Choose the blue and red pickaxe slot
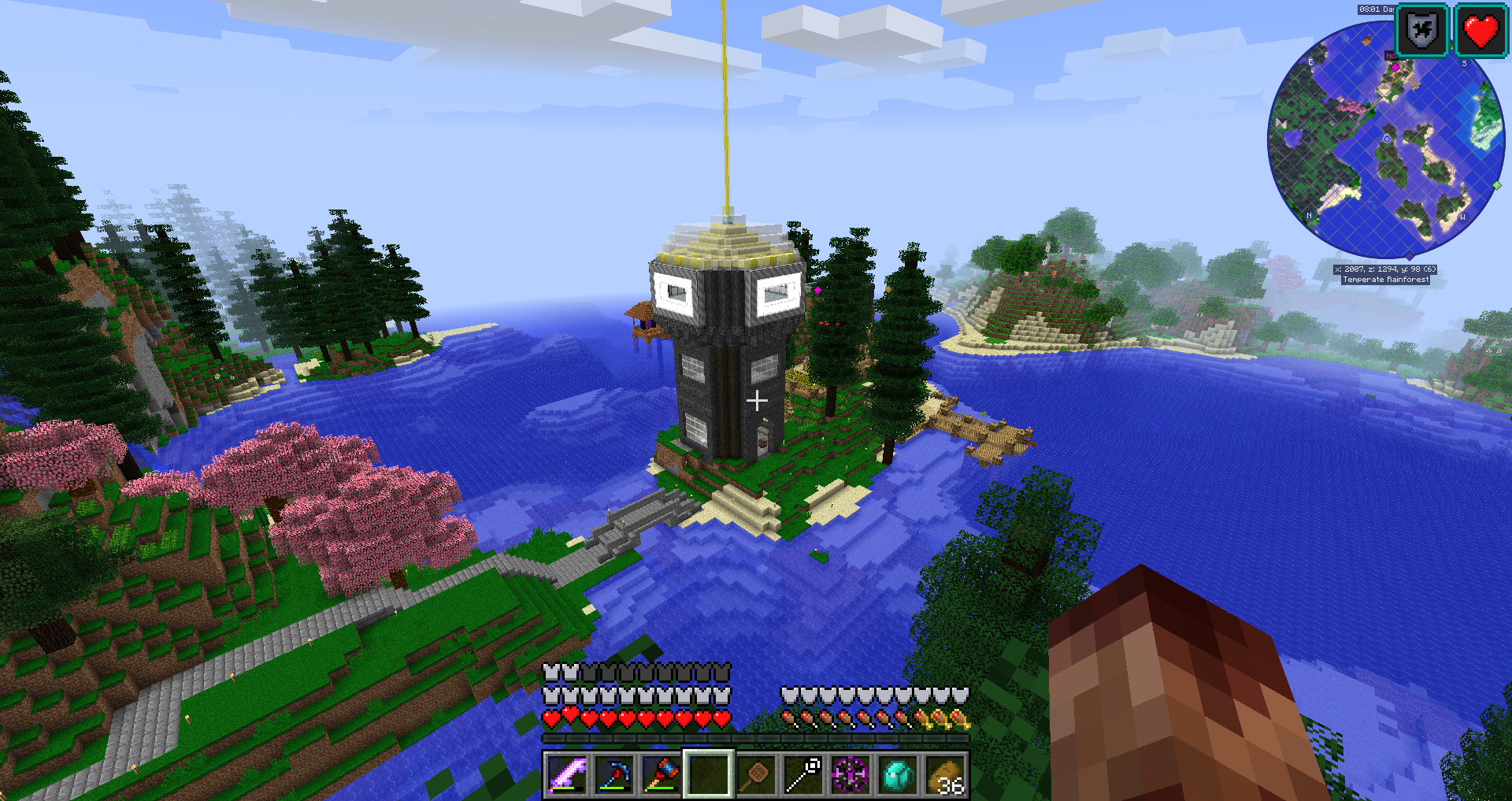1512x801 pixels. (614, 775)
